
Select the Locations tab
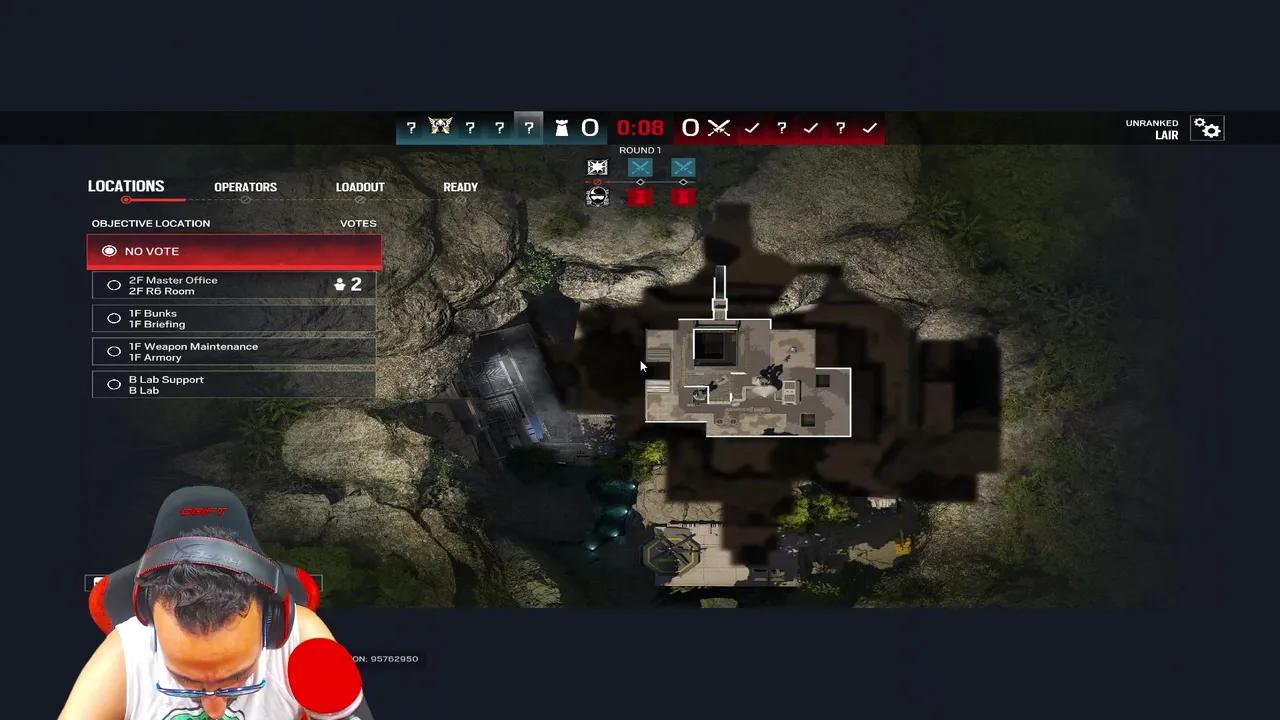(126, 186)
